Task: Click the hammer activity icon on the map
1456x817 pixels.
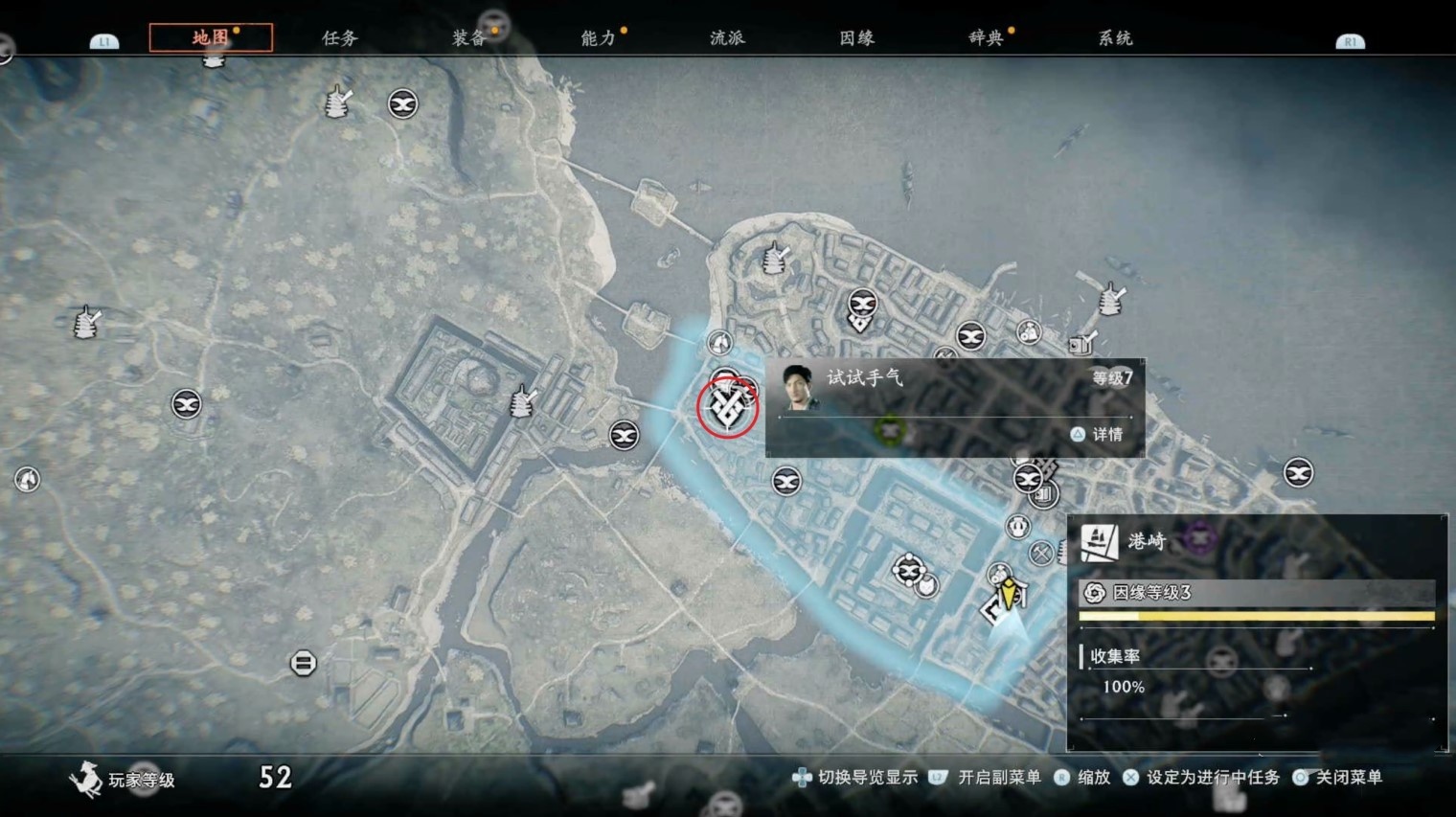Action: click(x=1042, y=551)
